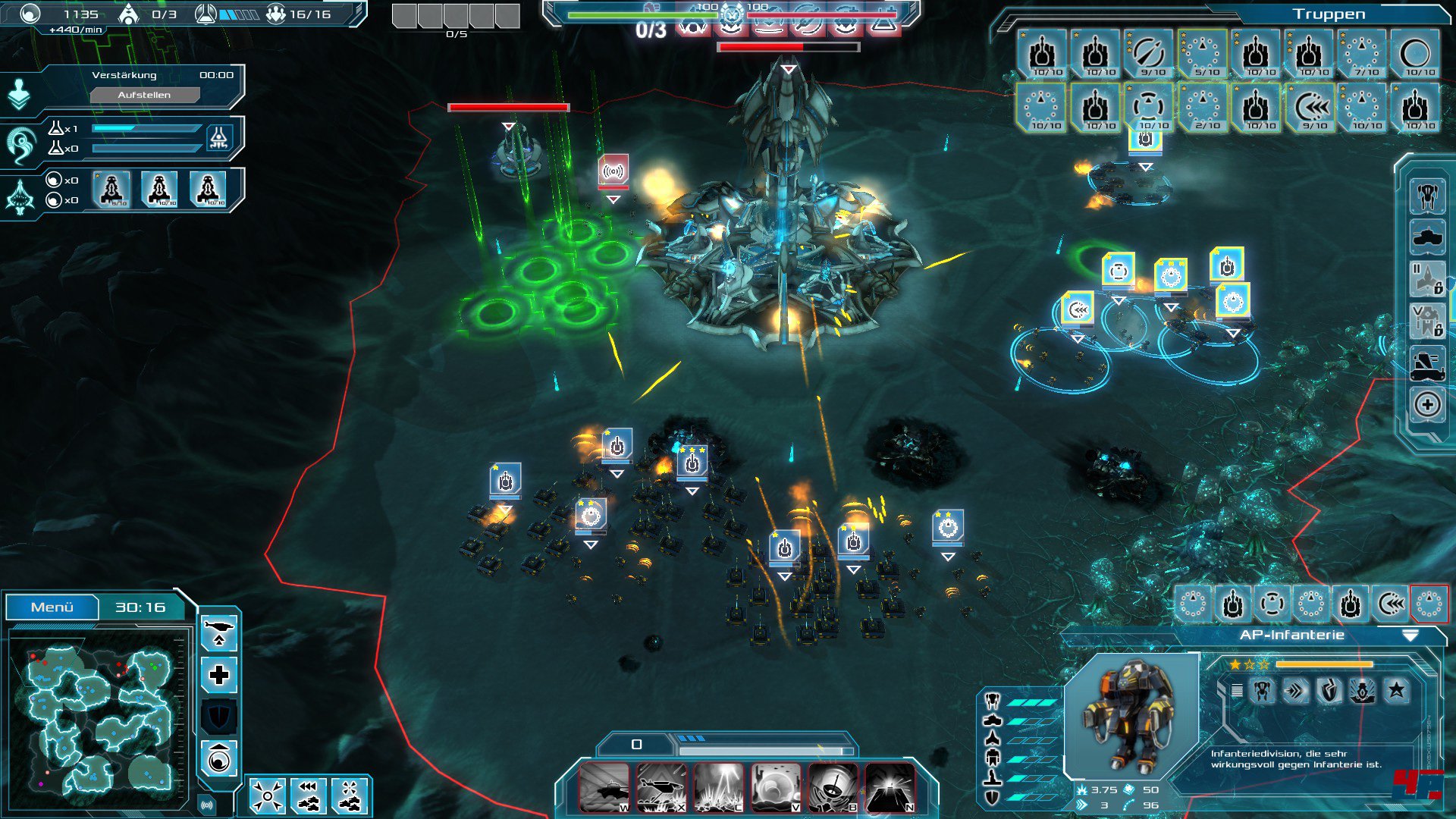Choose the triple-arrow retreat command
The height and width of the screenshot is (819, 1456).
[309, 796]
